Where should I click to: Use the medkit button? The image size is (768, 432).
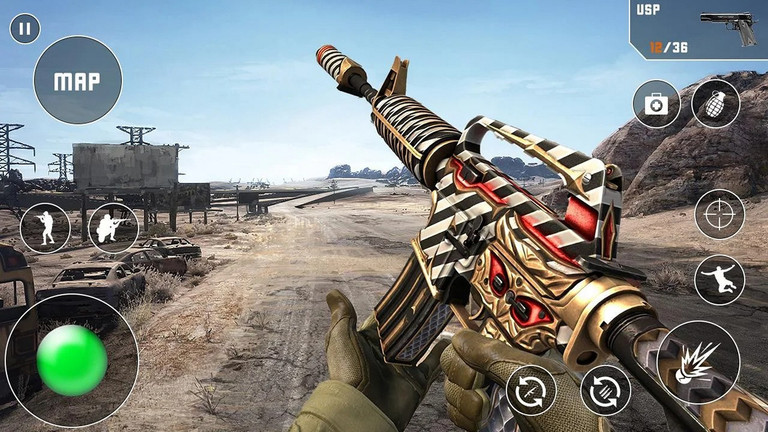coord(656,104)
